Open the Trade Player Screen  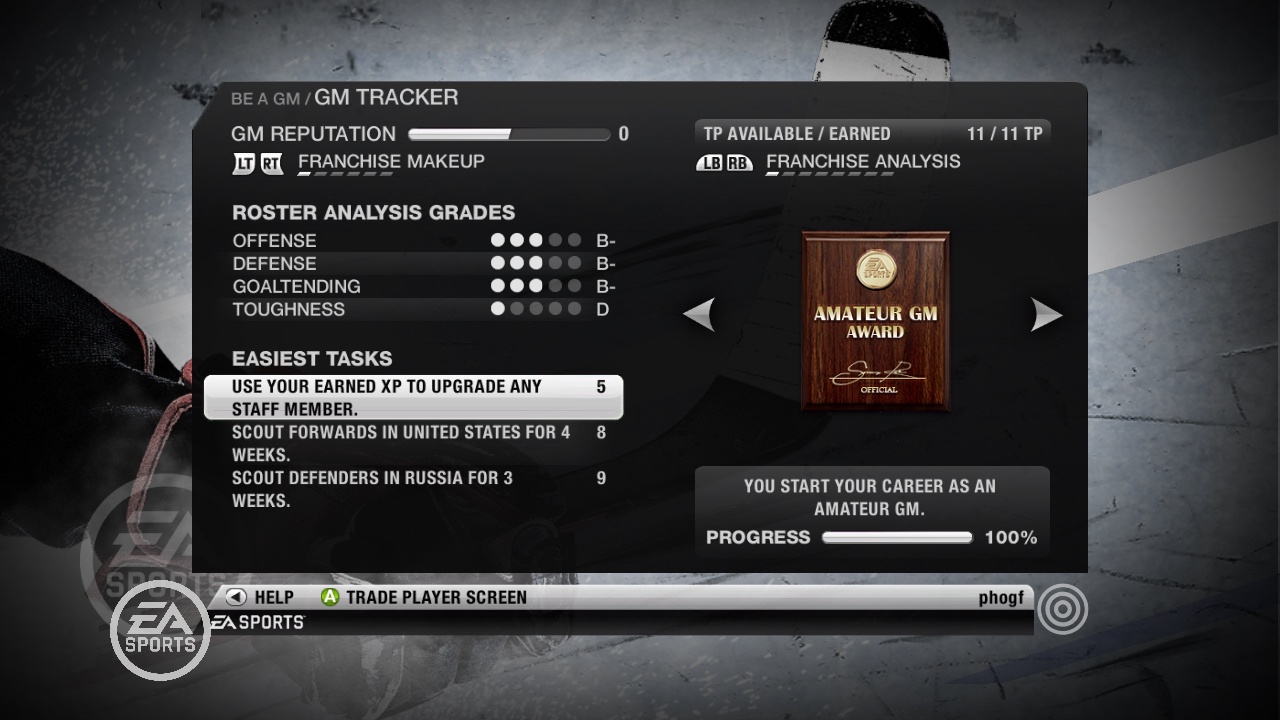tap(435, 597)
